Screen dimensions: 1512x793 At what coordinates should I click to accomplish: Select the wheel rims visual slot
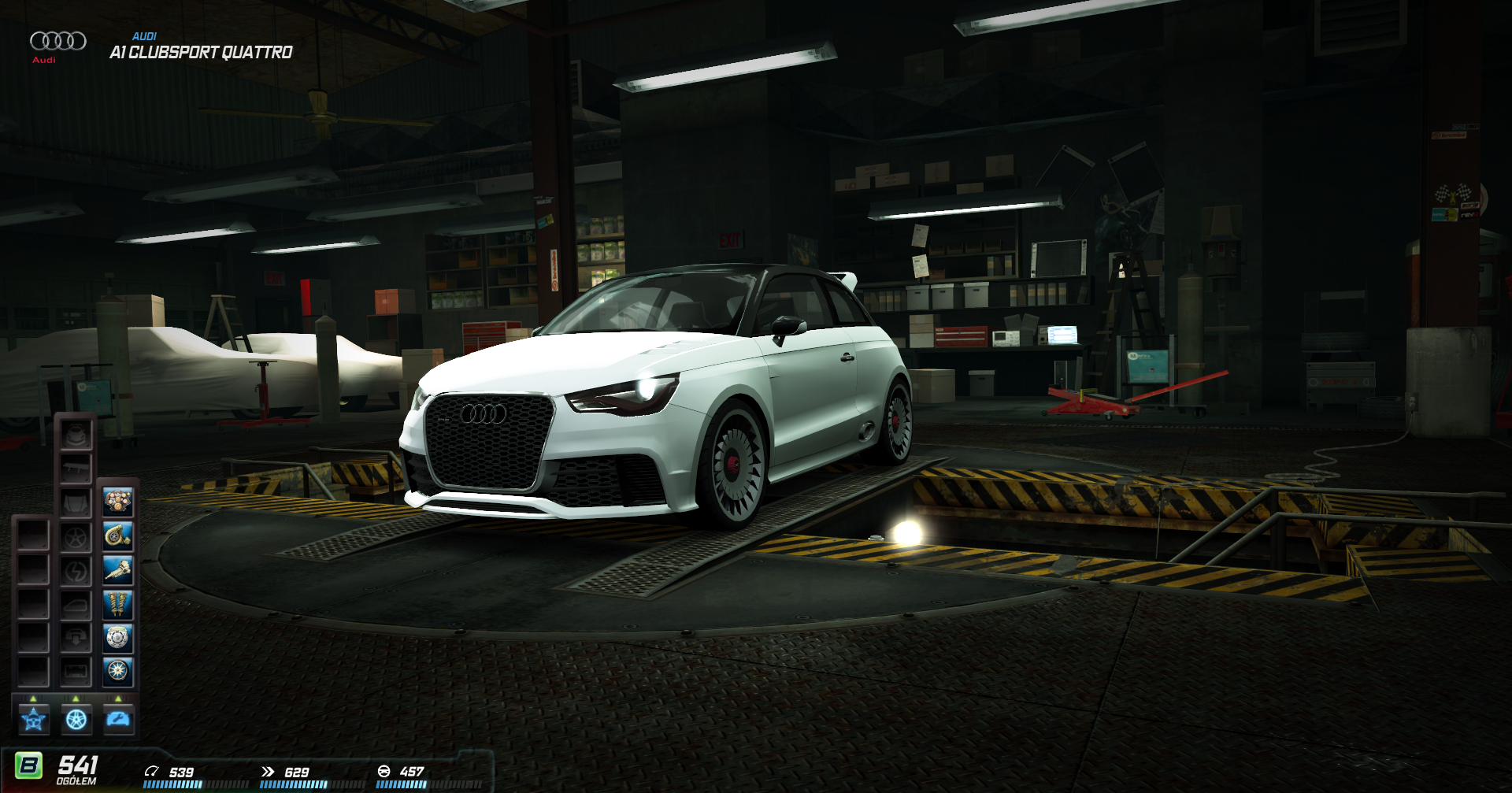76,537
